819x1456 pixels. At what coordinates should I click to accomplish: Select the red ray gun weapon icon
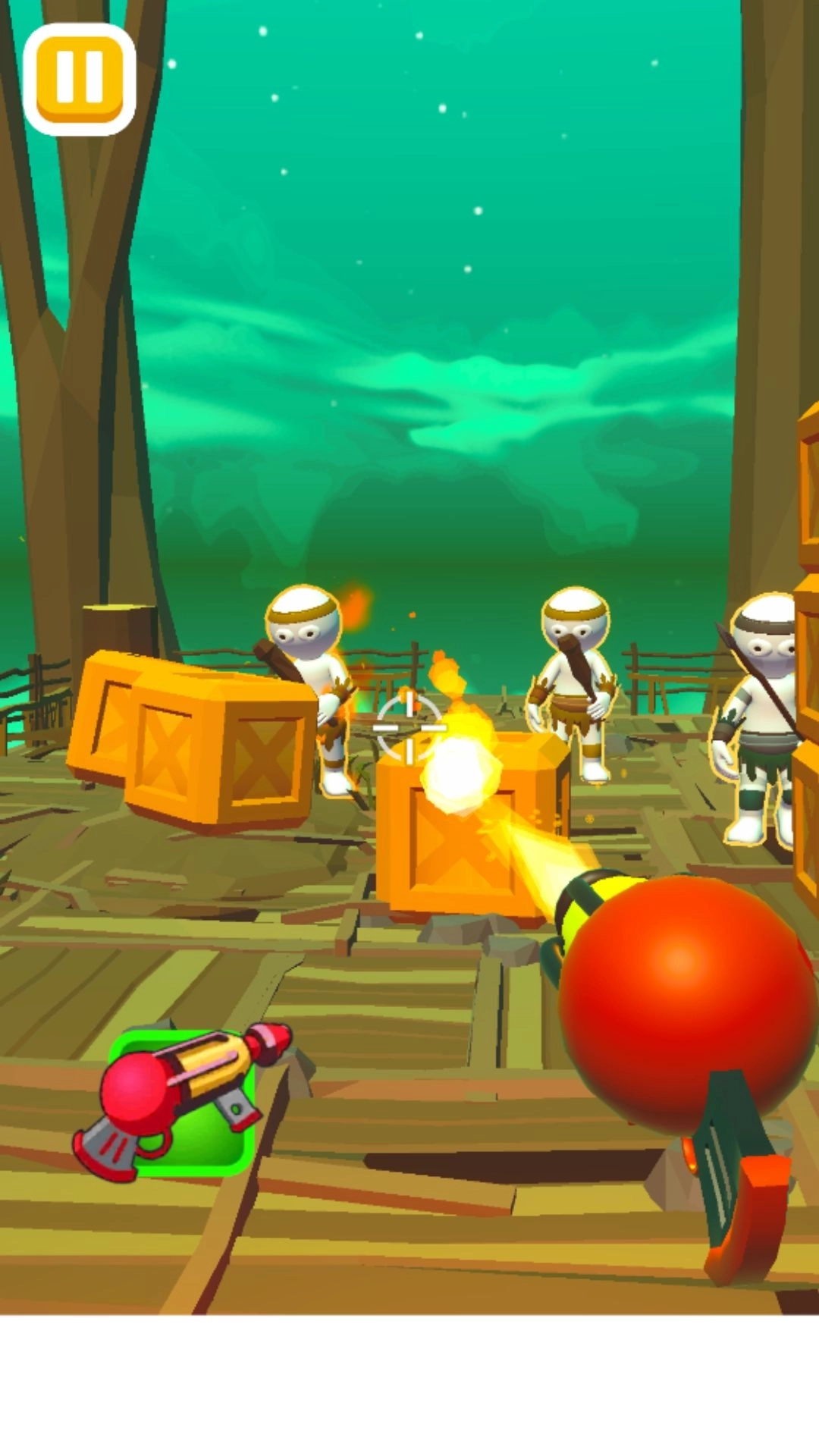[x=181, y=1100]
